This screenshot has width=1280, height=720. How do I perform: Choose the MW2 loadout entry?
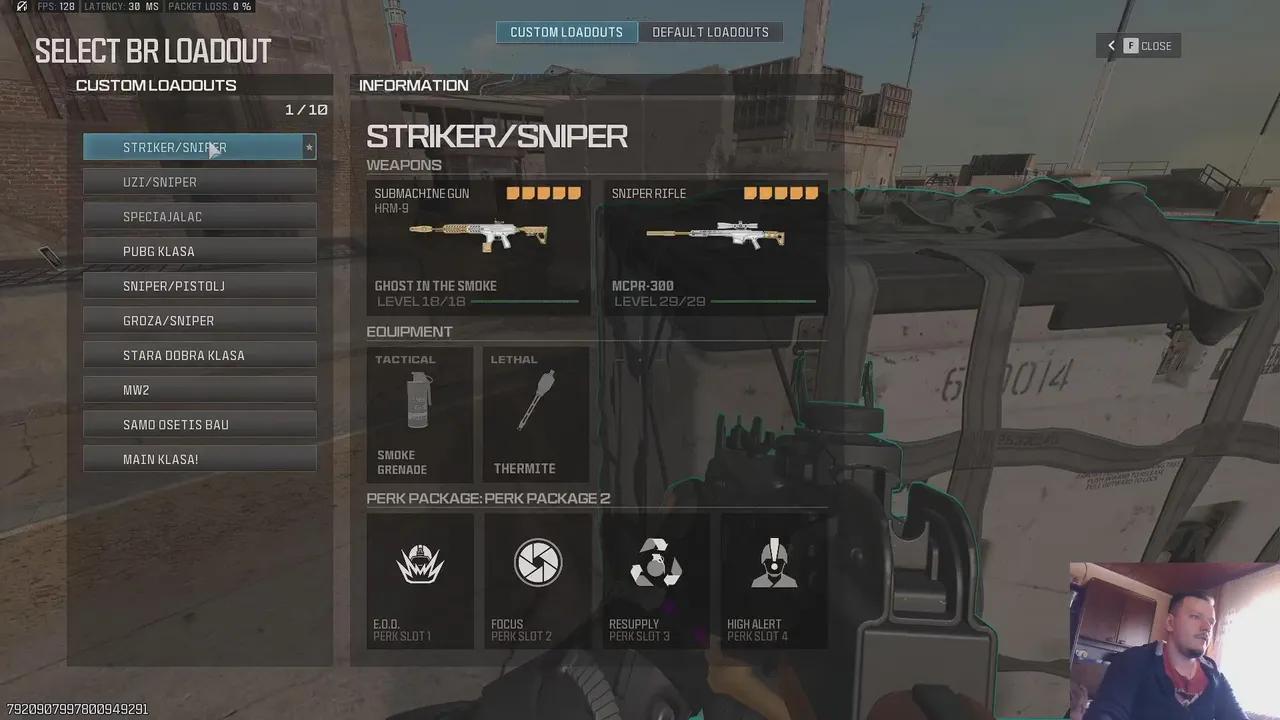click(199, 390)
